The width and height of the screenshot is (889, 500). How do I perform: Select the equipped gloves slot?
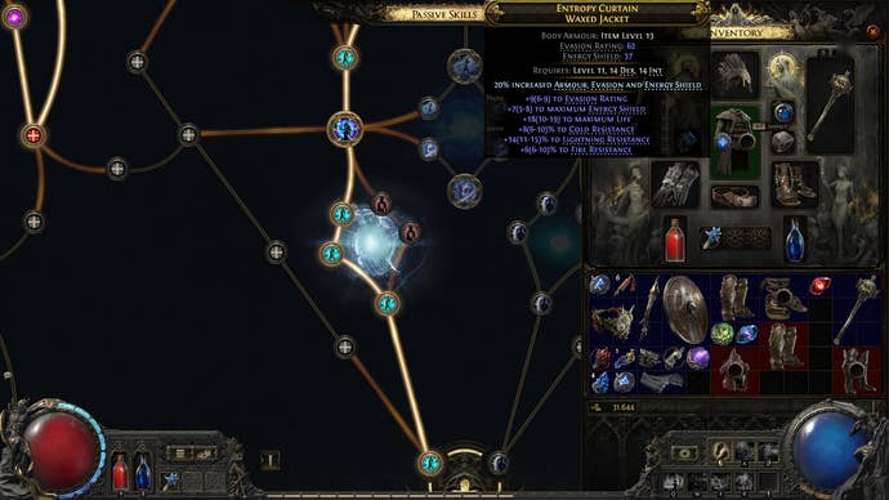pos(676,183)
